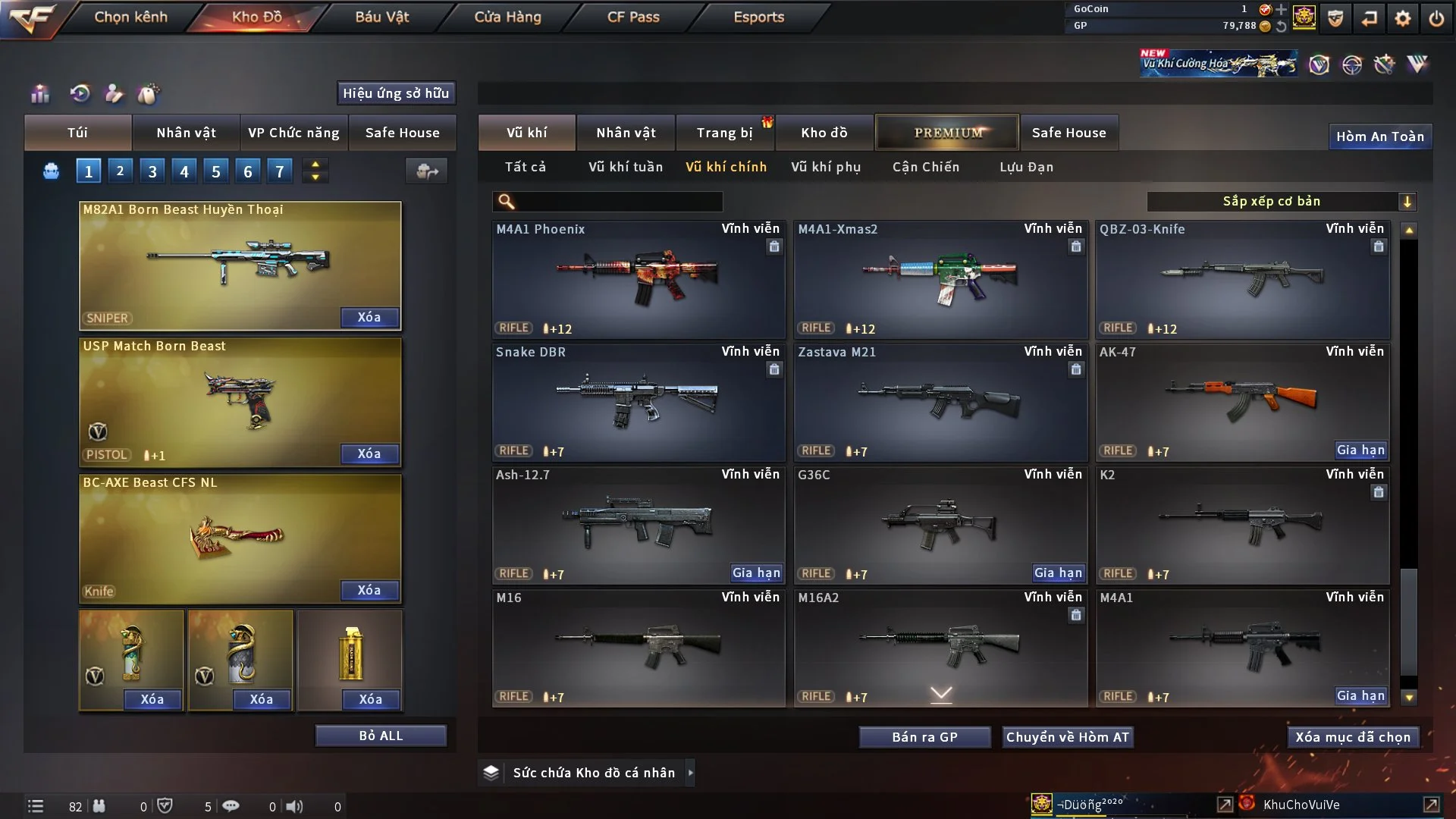Click the weapon search field
Image resolution: width=1456 pixels, height=819 pixels.
[618, 202]
